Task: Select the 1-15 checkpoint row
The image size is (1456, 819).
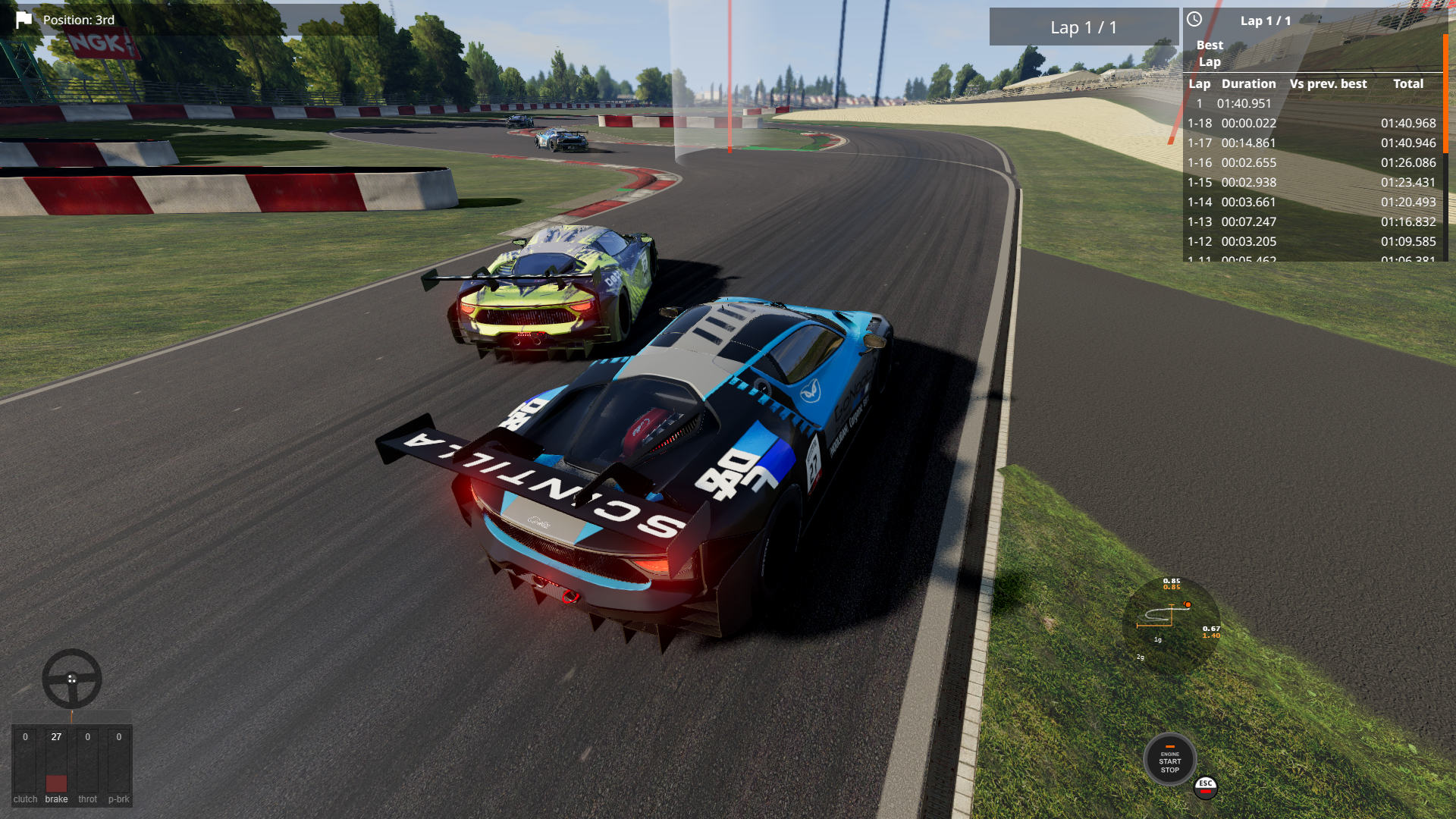Action: click(1312, 182)
